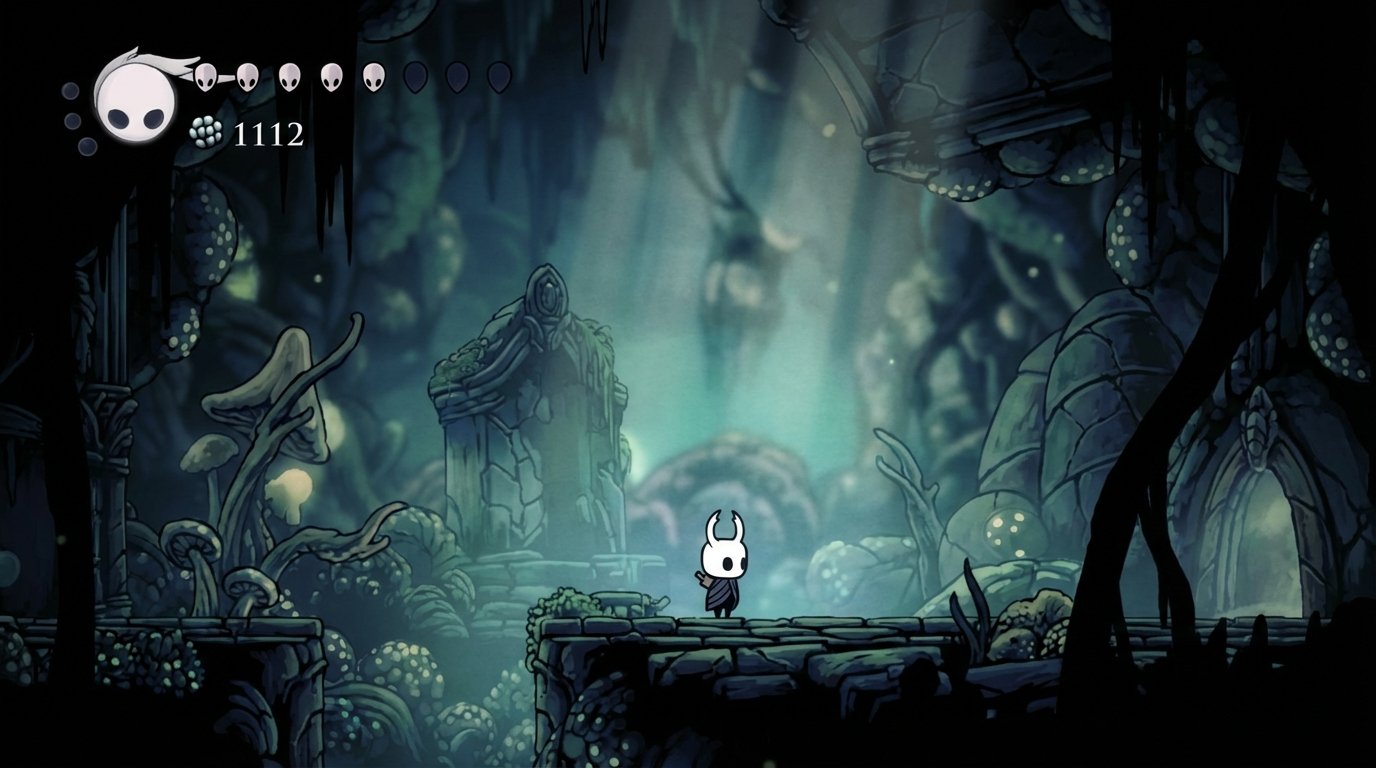Select the first full health mask
The width and height of the screenshot is (1376, 768).
click(x=205, y=77)
